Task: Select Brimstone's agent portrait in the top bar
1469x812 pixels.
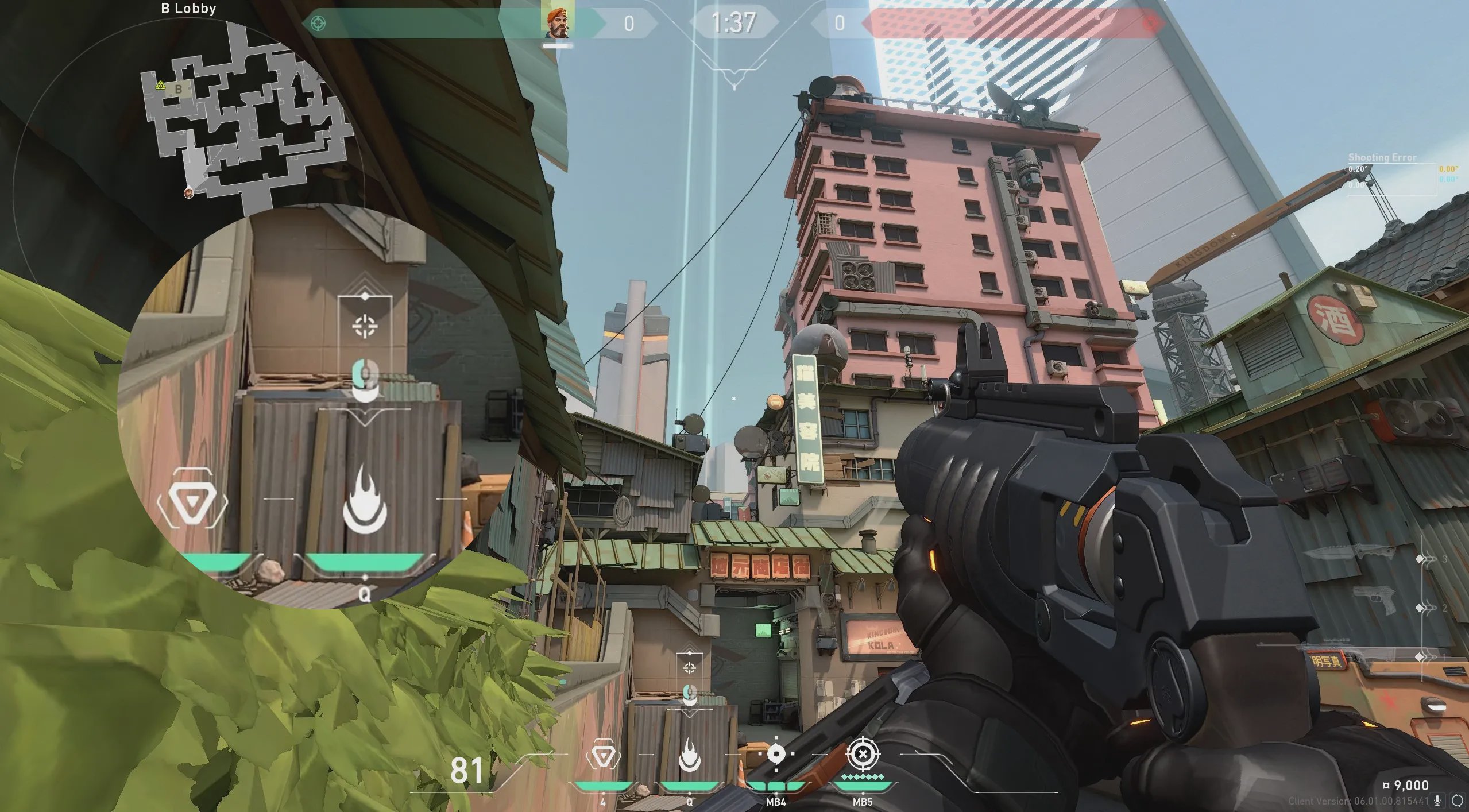Action: pos(556,24)
